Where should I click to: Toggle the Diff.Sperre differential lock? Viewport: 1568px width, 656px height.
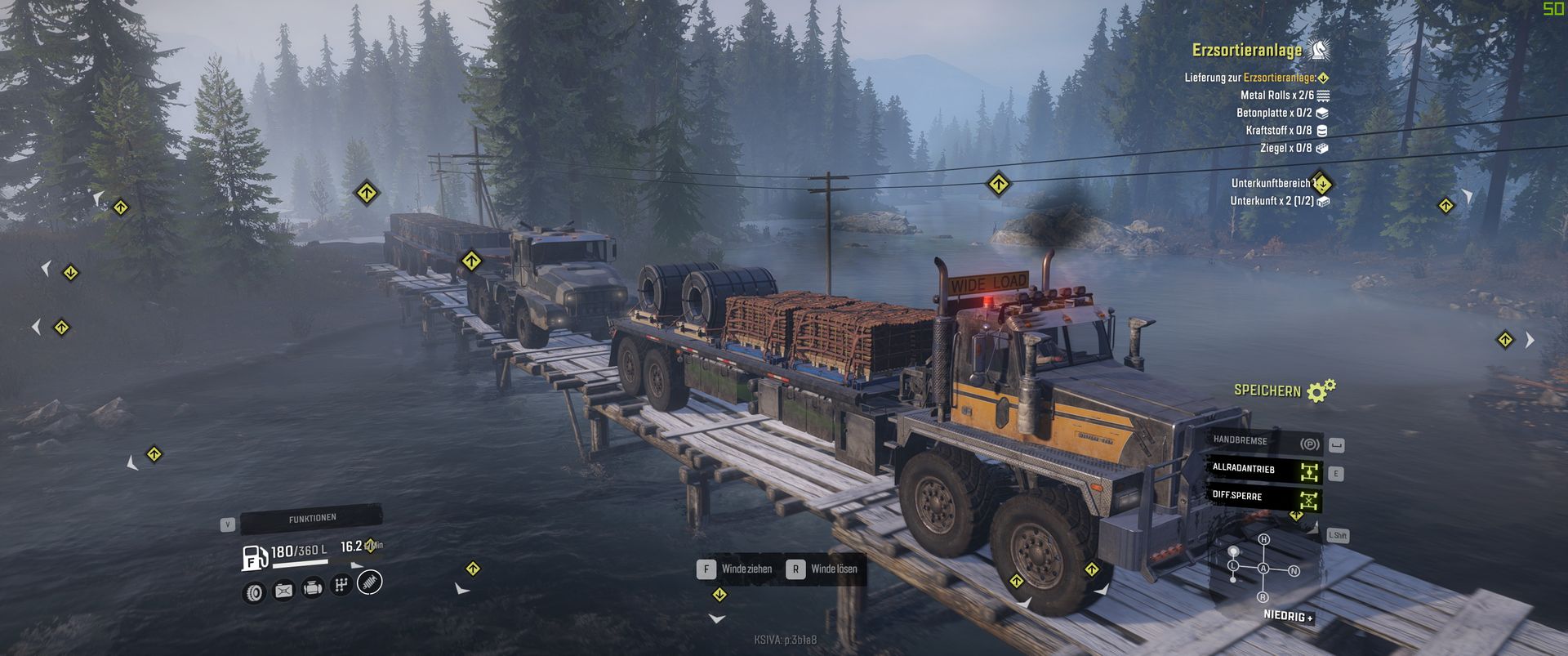[1264, 497]
